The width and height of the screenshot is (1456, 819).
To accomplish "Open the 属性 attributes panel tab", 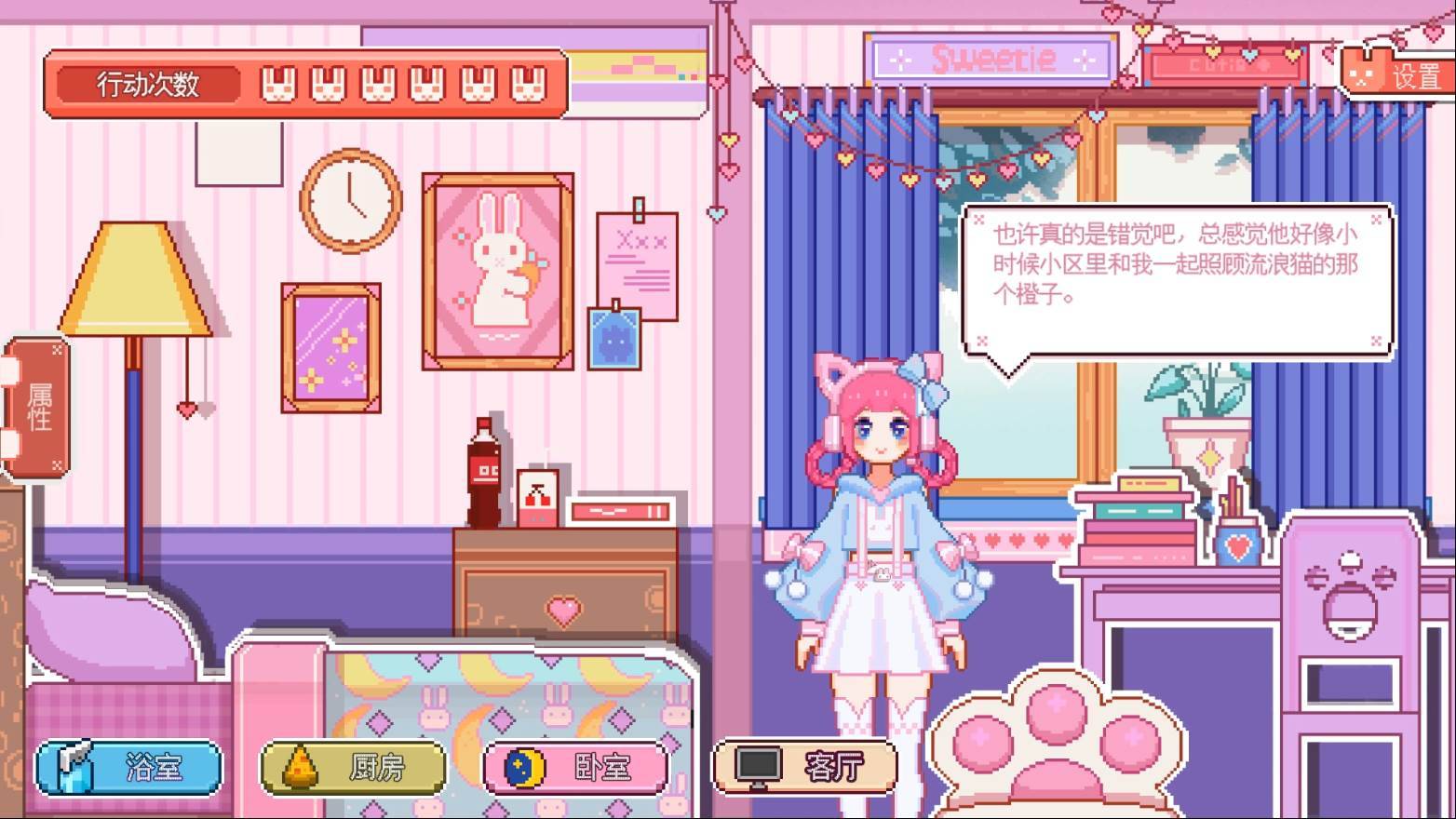I will [x=41, y=407].
